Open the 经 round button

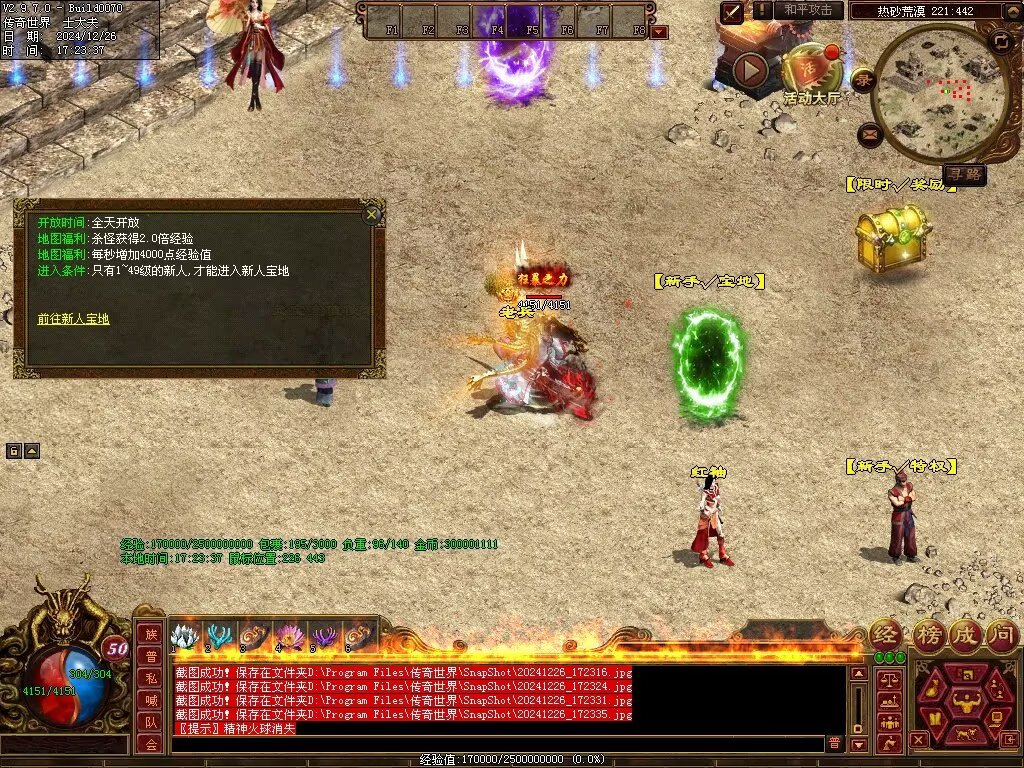tap(885, 634)
